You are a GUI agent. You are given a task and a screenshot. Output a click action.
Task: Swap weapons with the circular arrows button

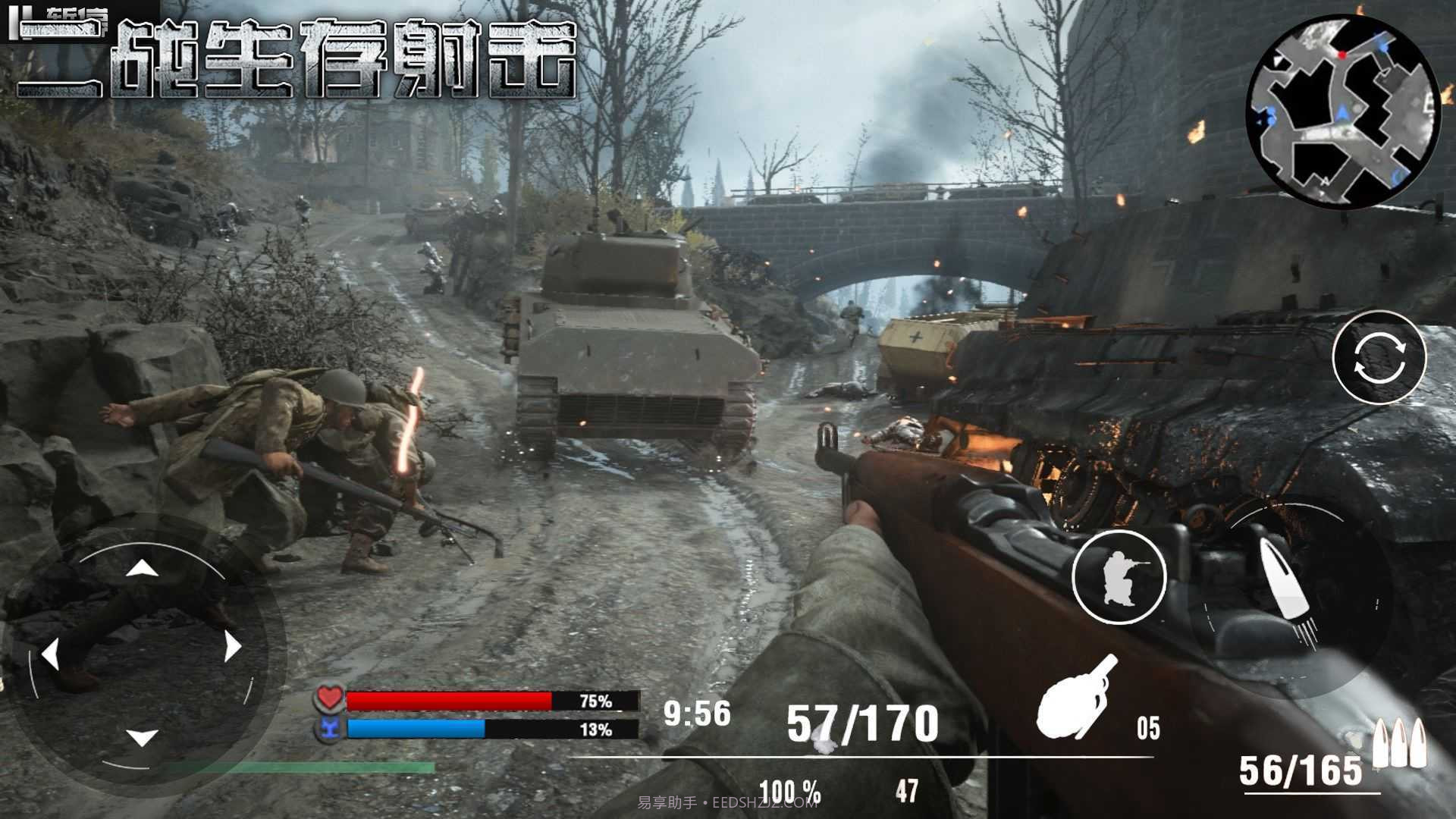(1379, 357)
